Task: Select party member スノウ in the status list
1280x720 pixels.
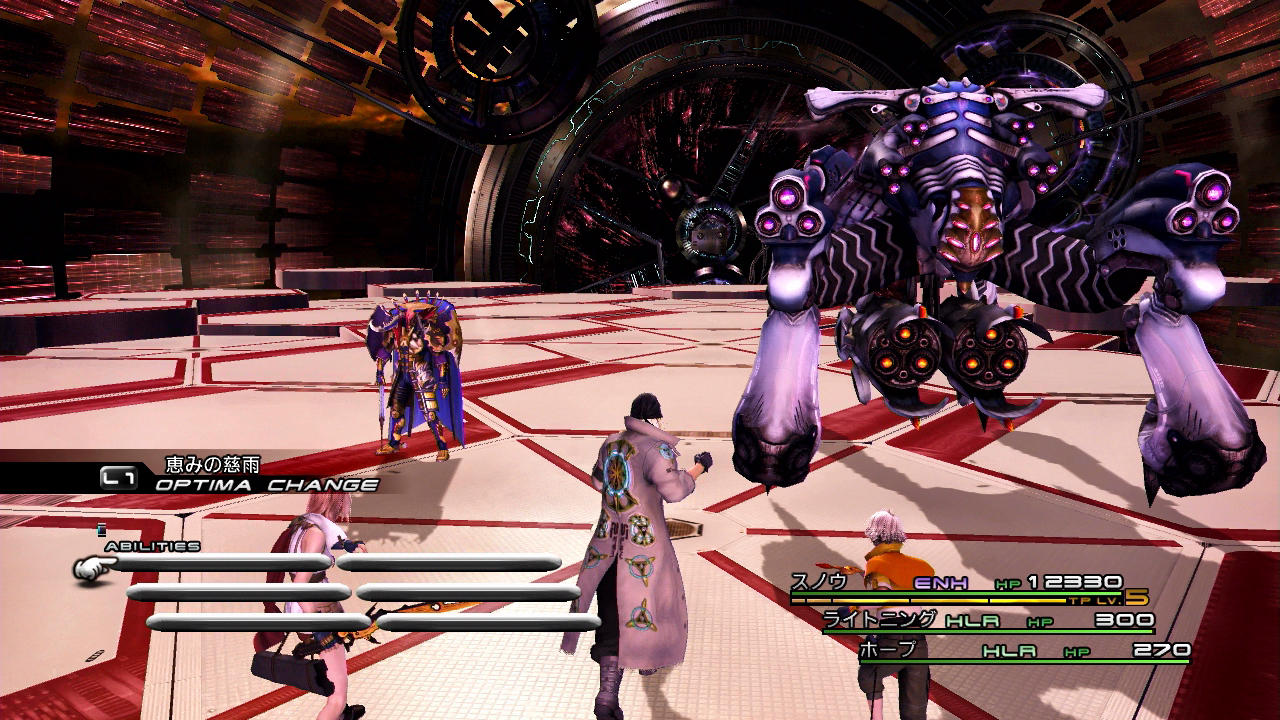Action: 820,582
